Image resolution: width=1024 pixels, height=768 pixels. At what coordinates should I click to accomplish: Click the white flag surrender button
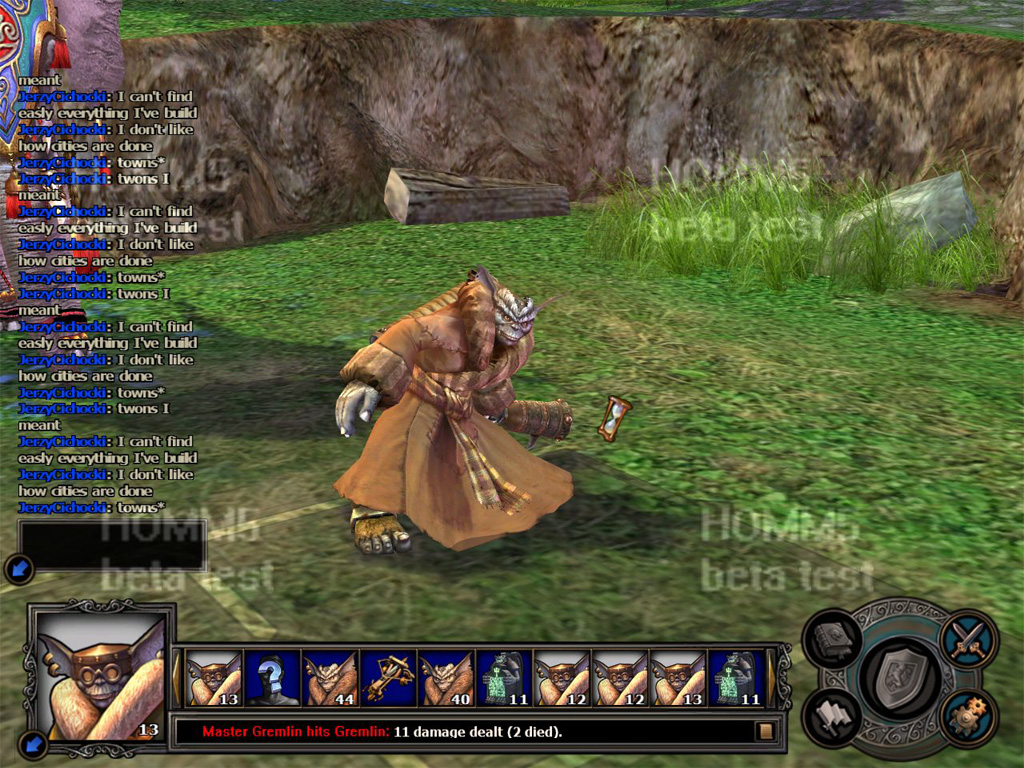[832, 717]
